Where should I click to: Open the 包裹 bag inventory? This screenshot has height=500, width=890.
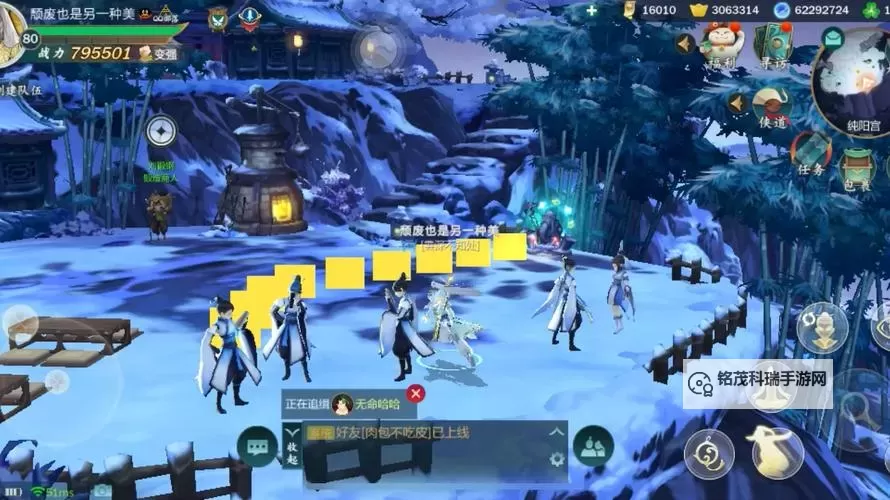(857, 167)
